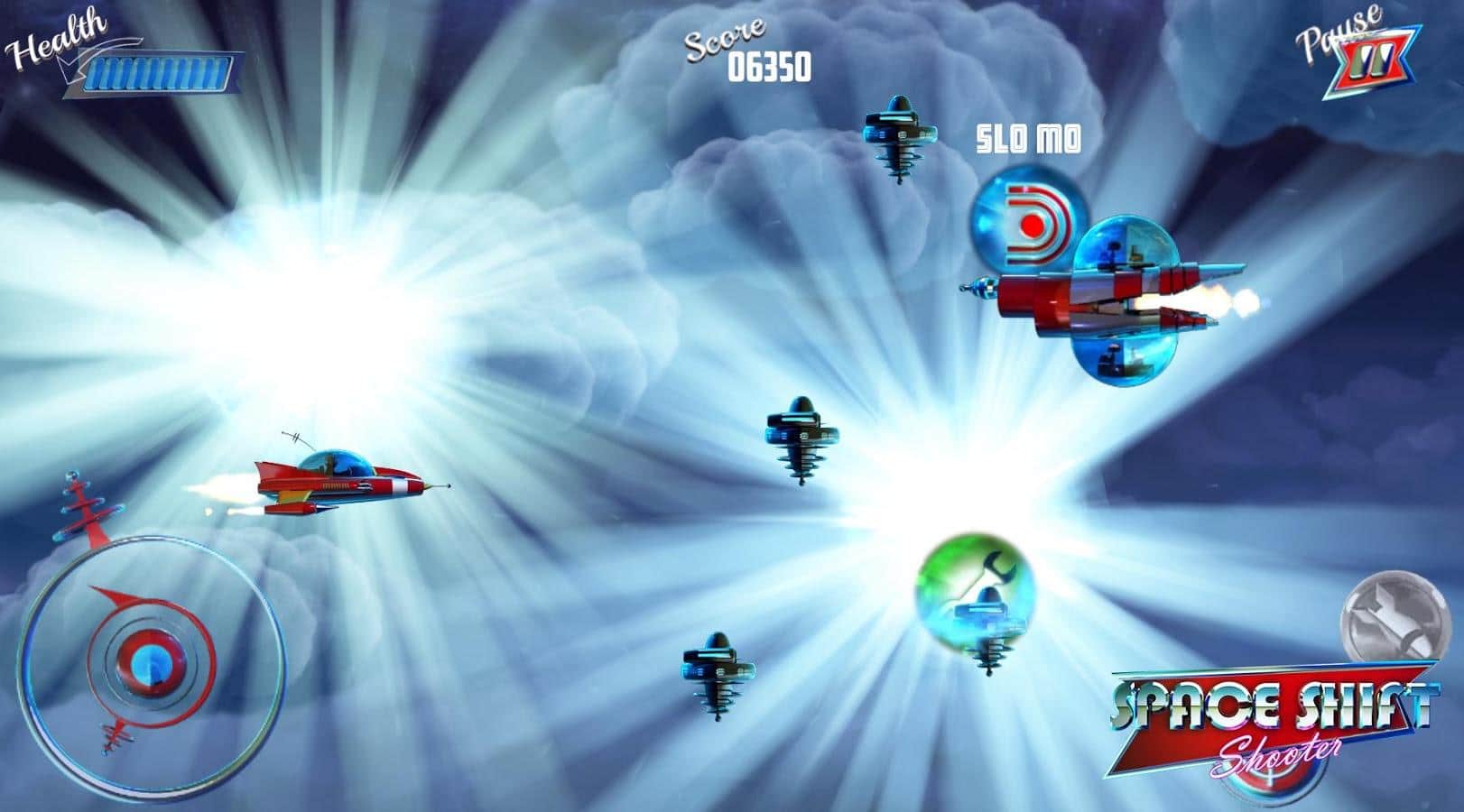Click the Health label text
The image size is (1464, 812).
tap(52, 38)
